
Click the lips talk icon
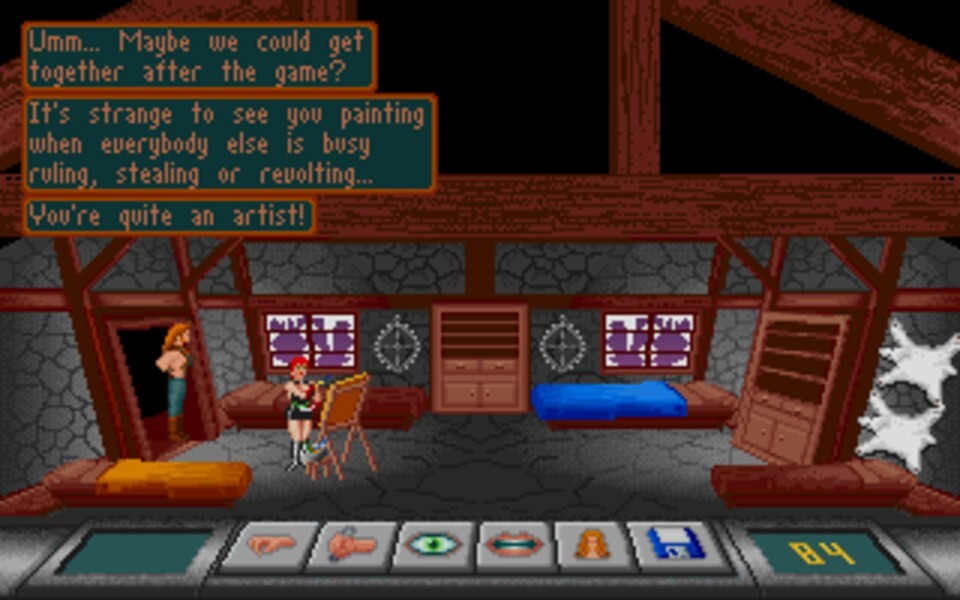[x=516, y=546]
